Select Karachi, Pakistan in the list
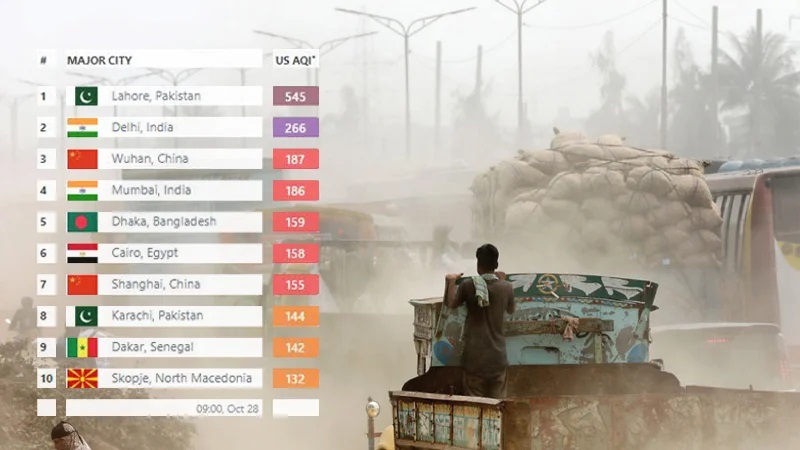 click(157, 316)
